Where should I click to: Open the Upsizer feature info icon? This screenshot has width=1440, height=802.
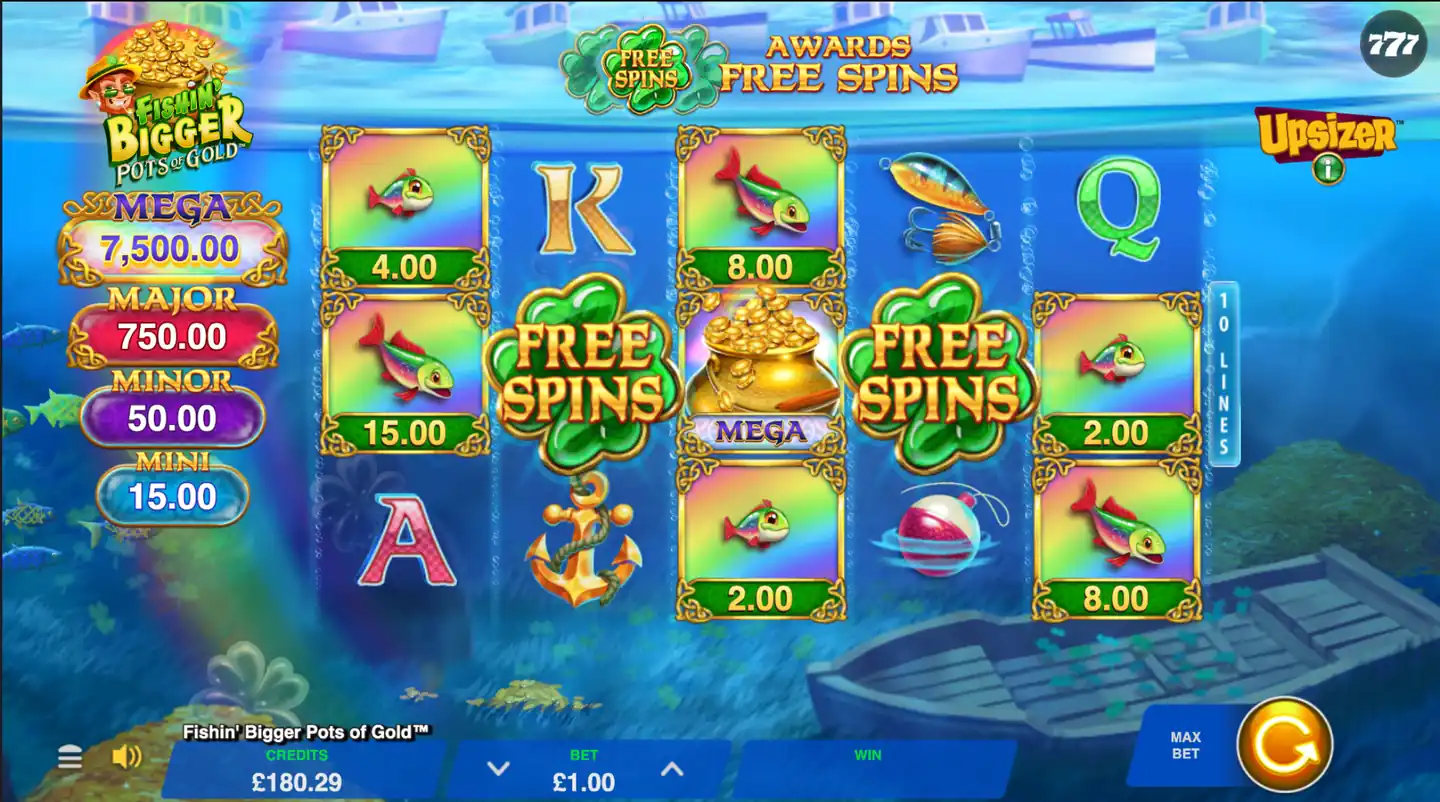[x=1326, y=171]
